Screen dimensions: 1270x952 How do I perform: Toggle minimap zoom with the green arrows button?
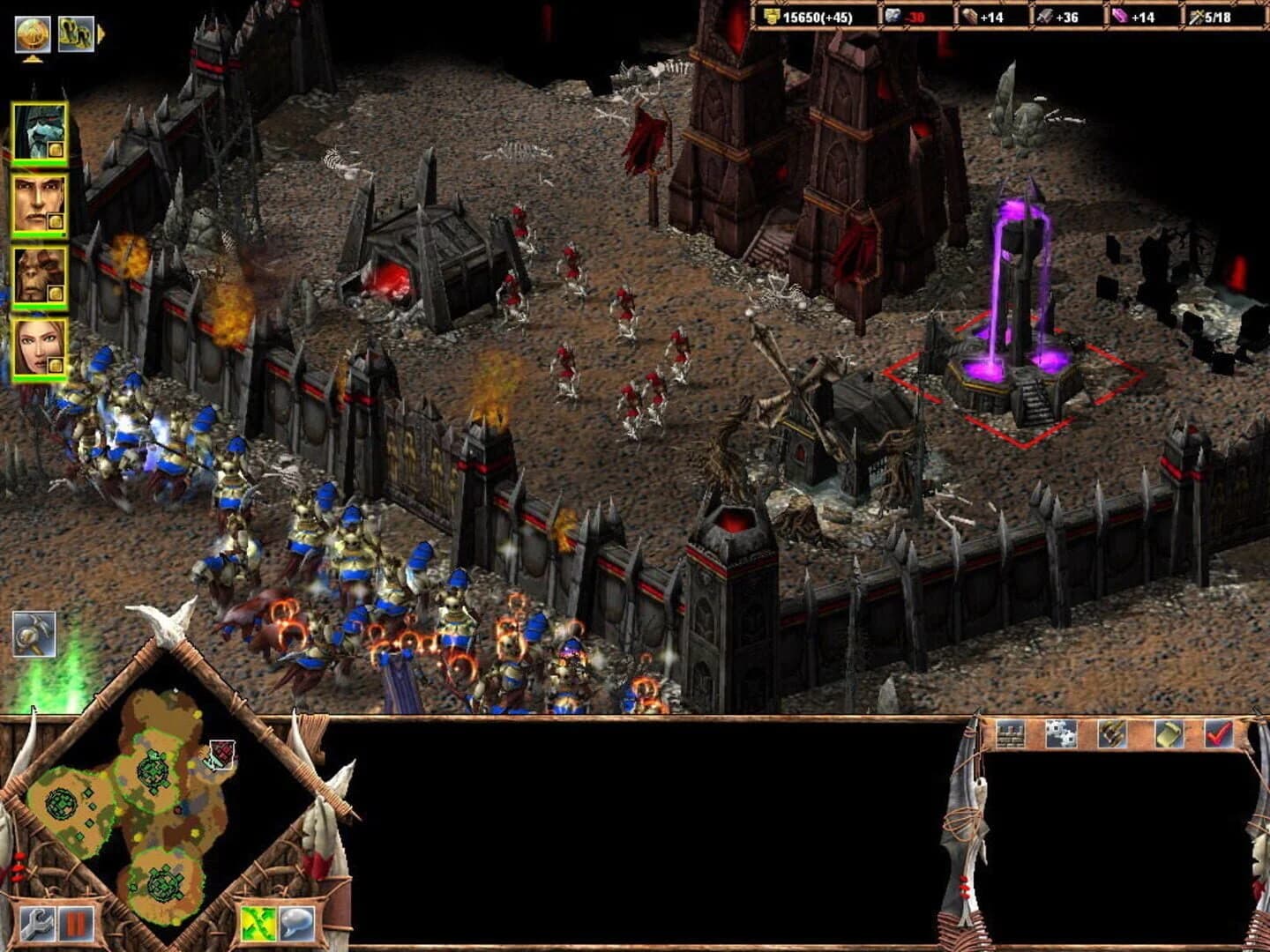[255, 922]
